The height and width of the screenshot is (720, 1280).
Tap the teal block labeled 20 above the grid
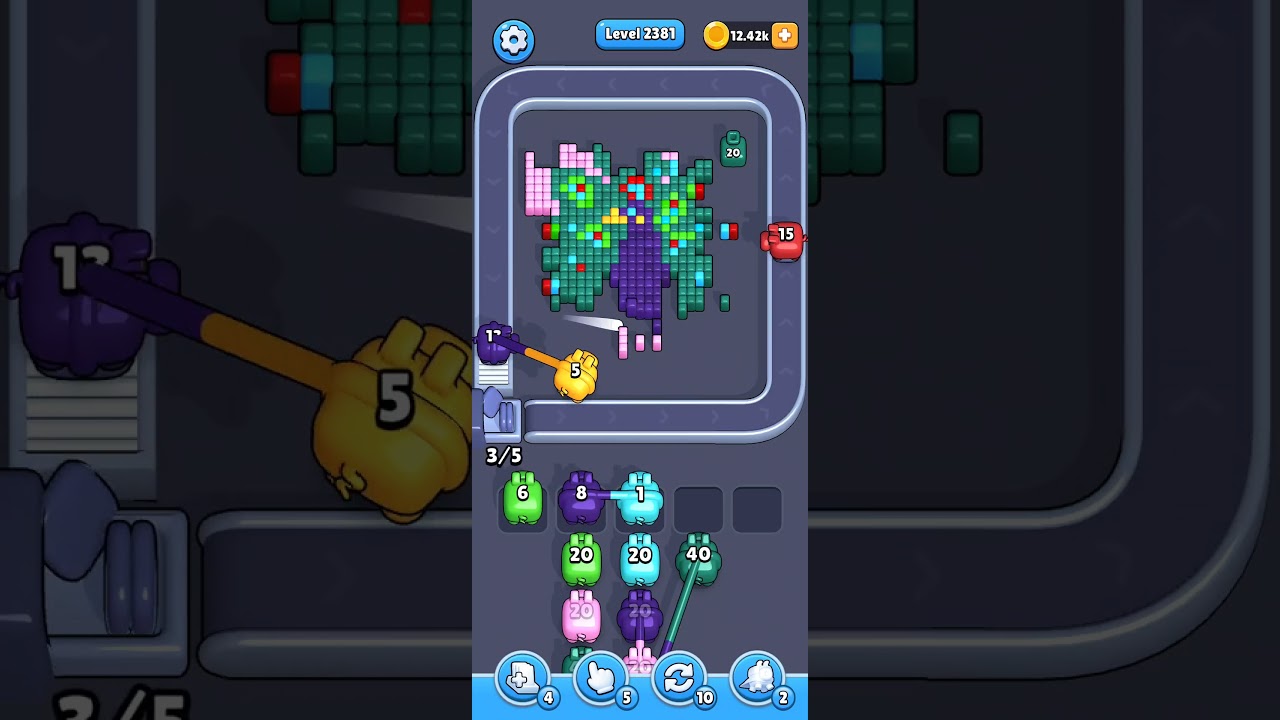pyautogui.click(x=734, y=148)
